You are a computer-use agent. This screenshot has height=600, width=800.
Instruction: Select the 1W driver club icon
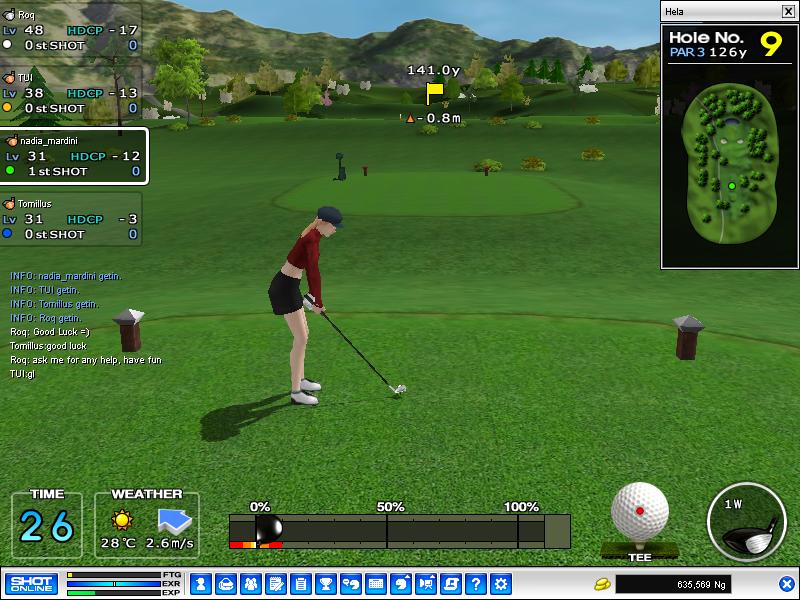(744, 522)
